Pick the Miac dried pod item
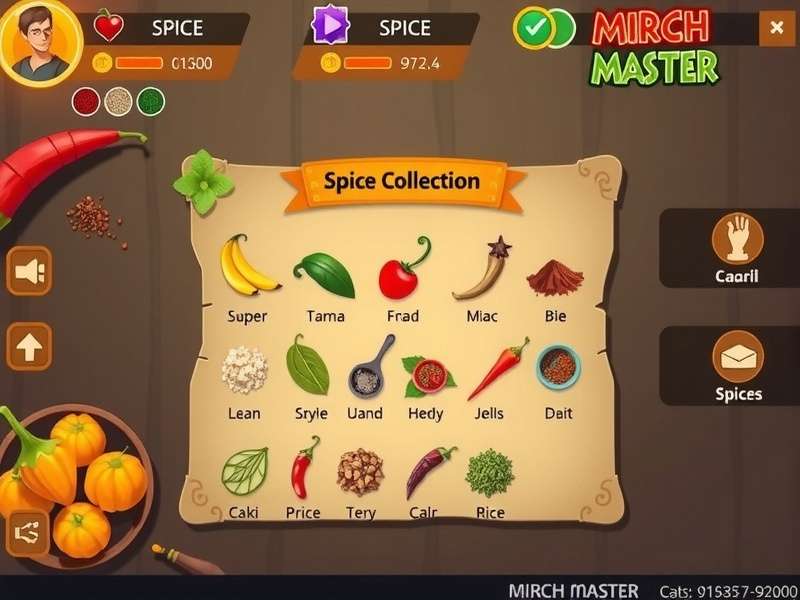 pyautogui.click(x=482, y=270)
